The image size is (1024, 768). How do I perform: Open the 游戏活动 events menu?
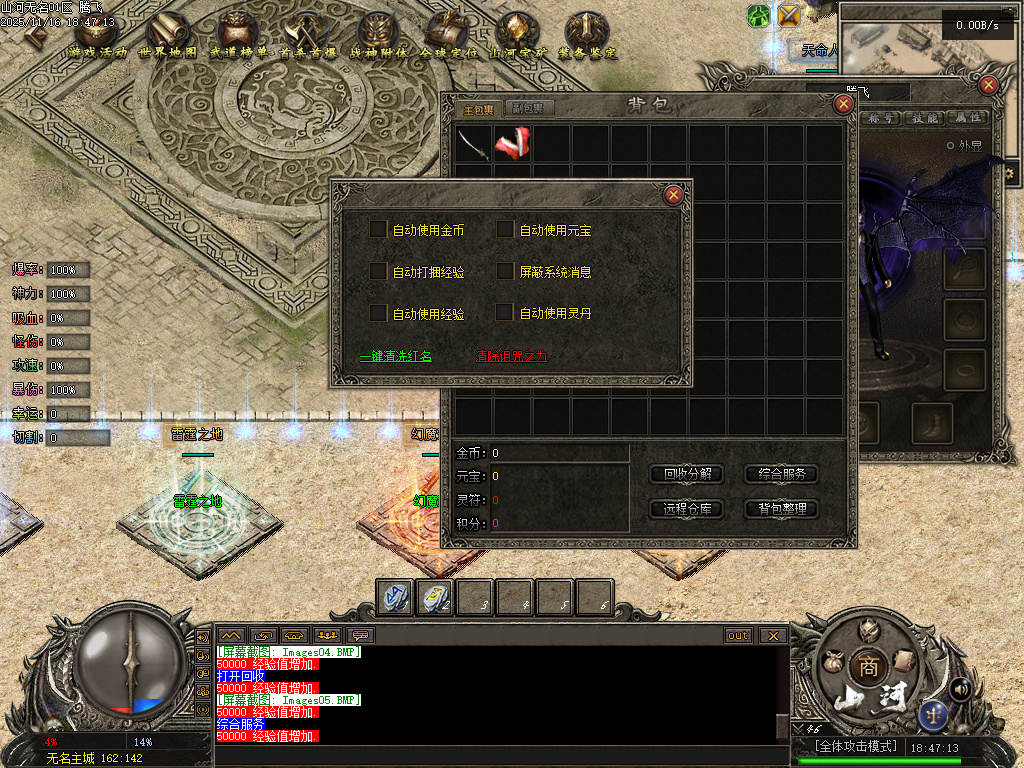pos(97,33)
